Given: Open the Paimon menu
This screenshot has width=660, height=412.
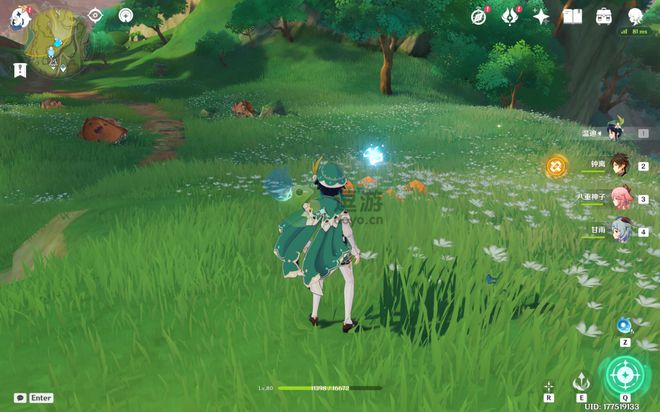Looking at the screenshot, I should (18, 17).
